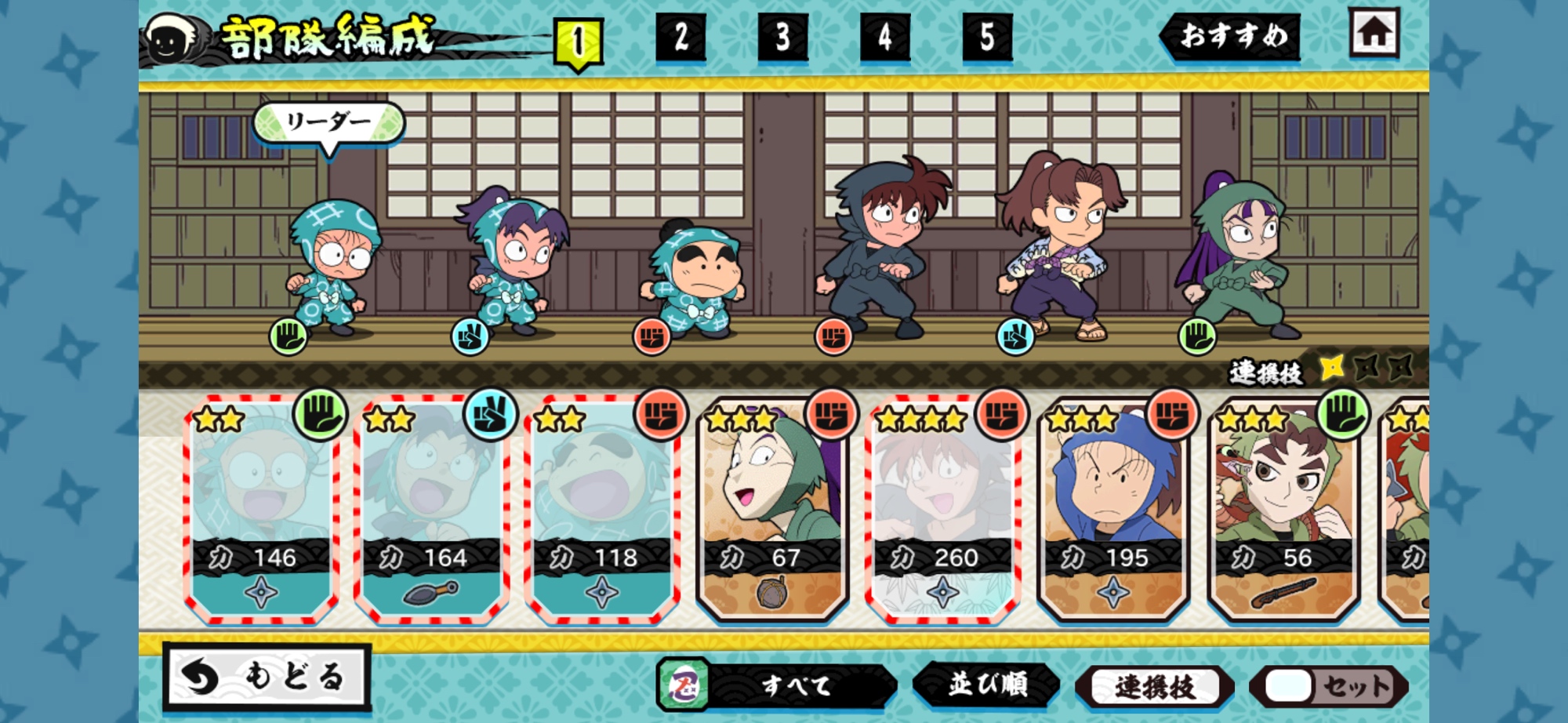Switch to party tab 2

tap(680, 37)
